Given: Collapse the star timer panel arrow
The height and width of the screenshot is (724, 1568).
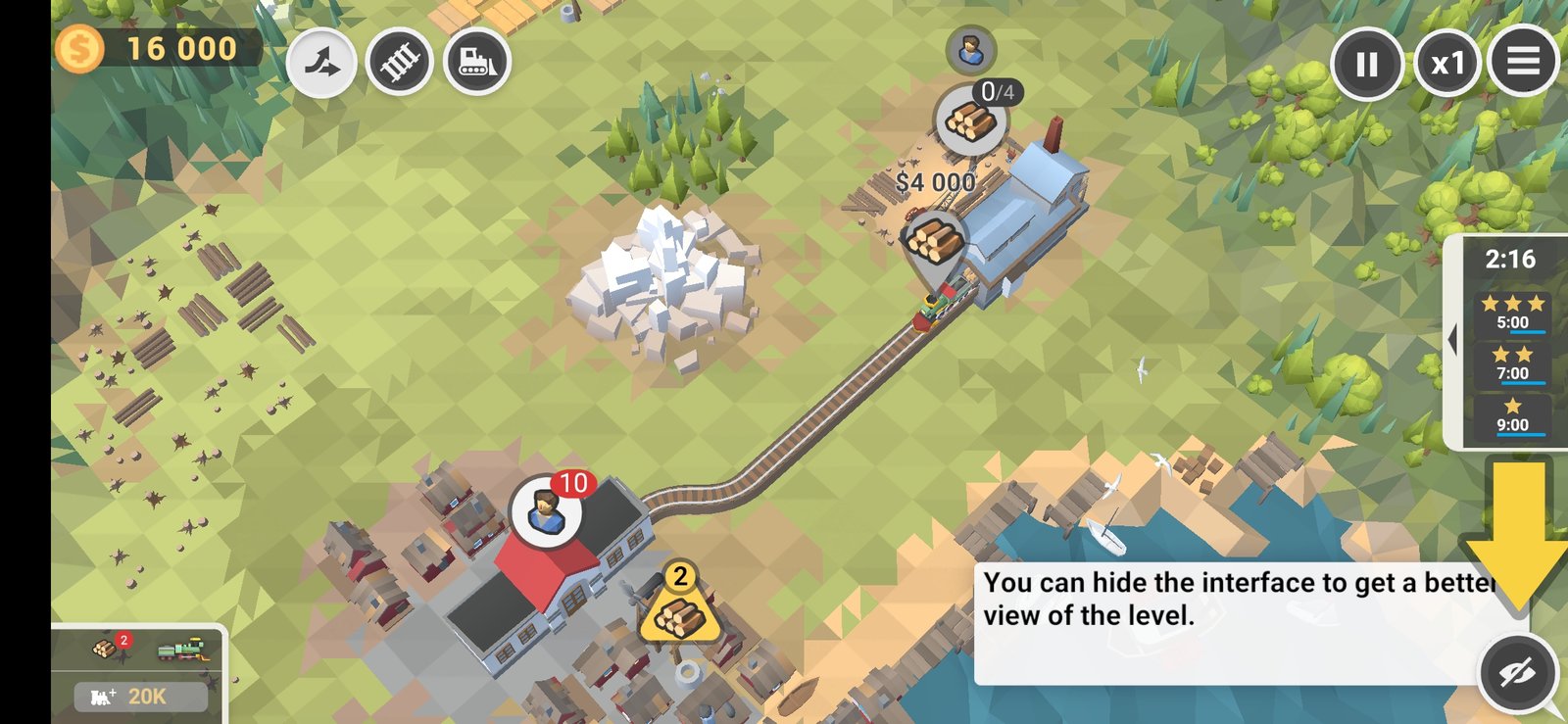Looking at the screenshot, I should (x=1452, y=340).
